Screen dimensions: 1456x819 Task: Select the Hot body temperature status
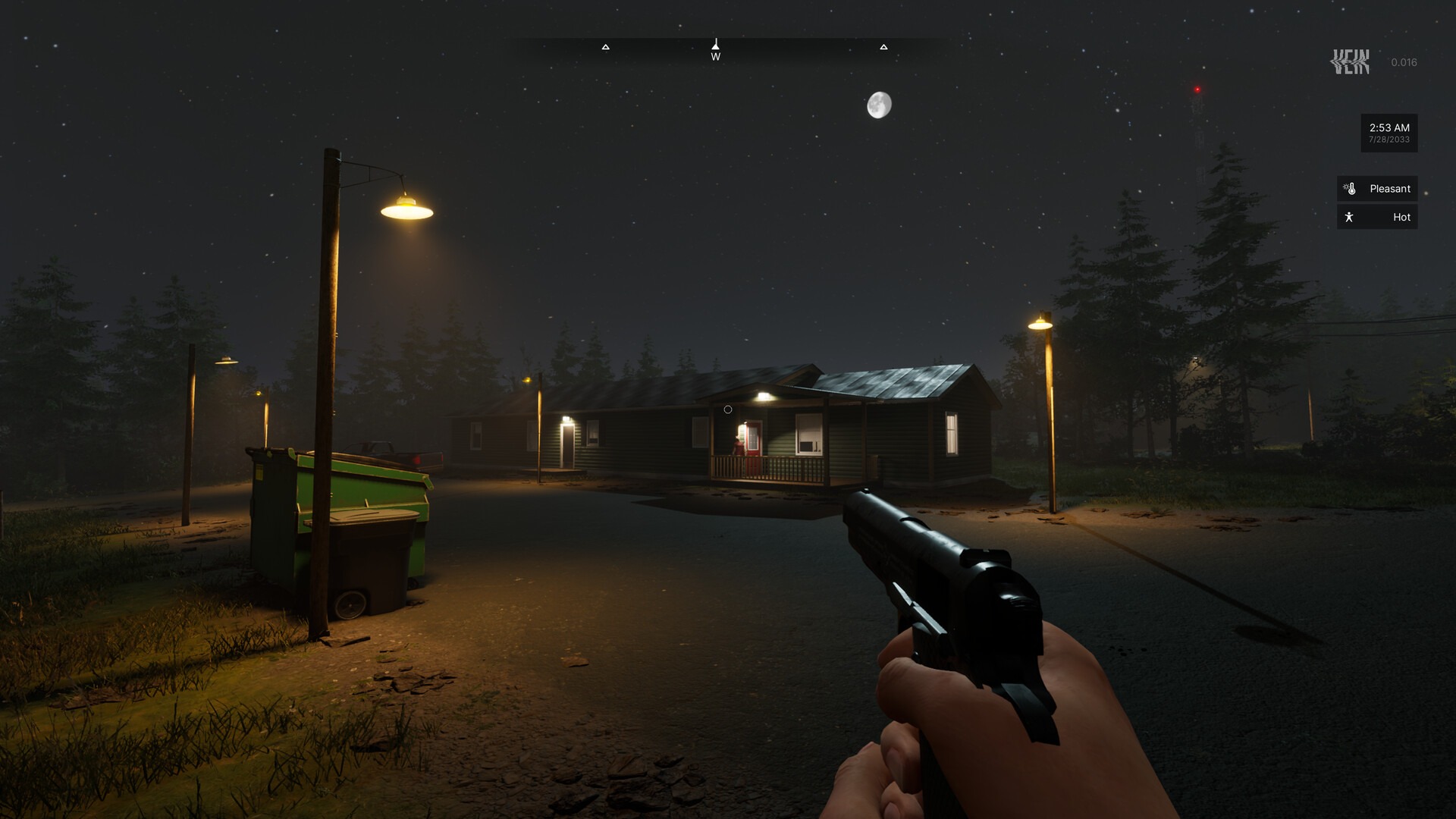(1377, 218)
